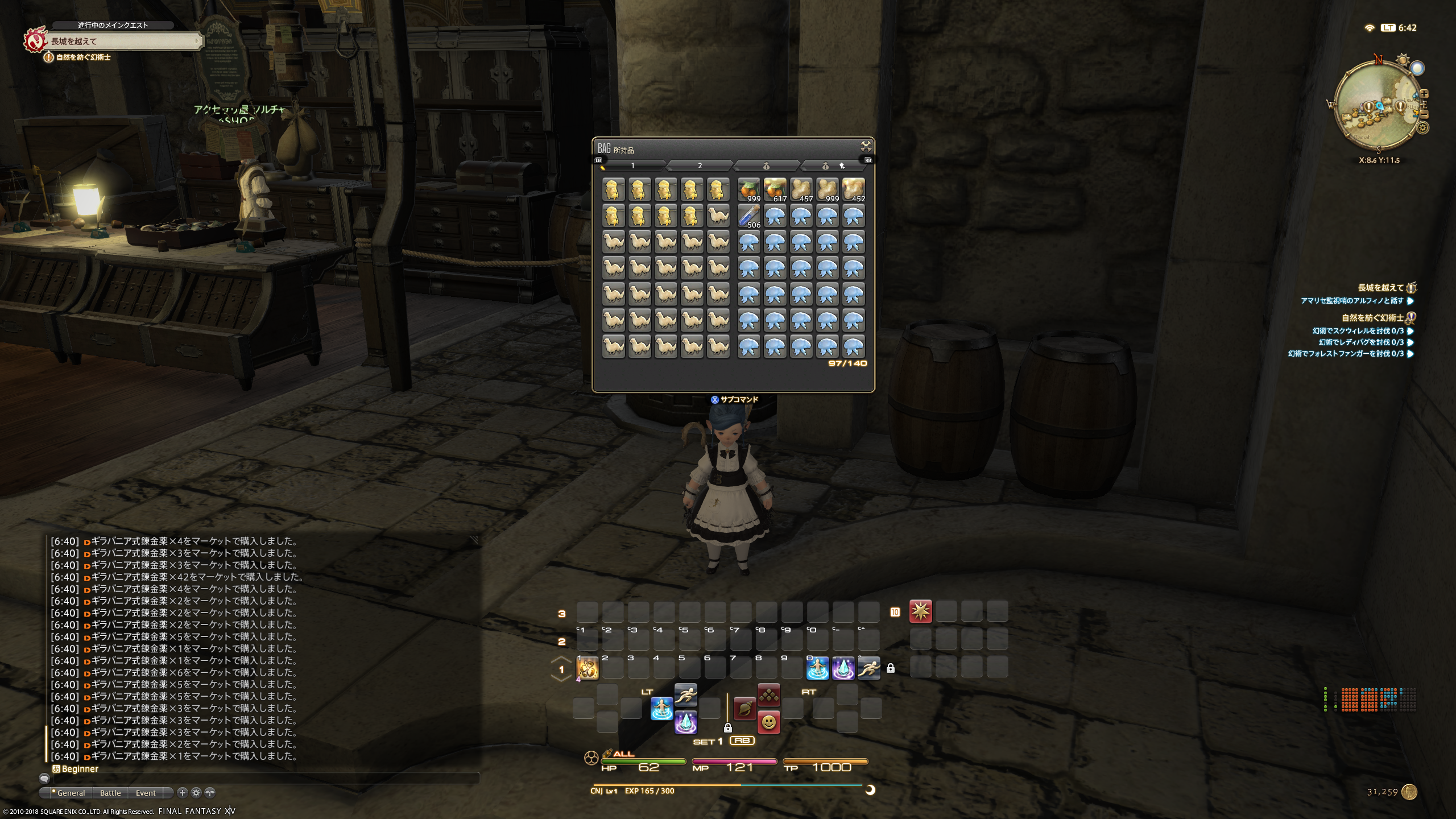Click the 自然を紡ぐ幻術士 quest in duty list
This screenshot has width=1456, height=819.
(x=1372, y=318)
